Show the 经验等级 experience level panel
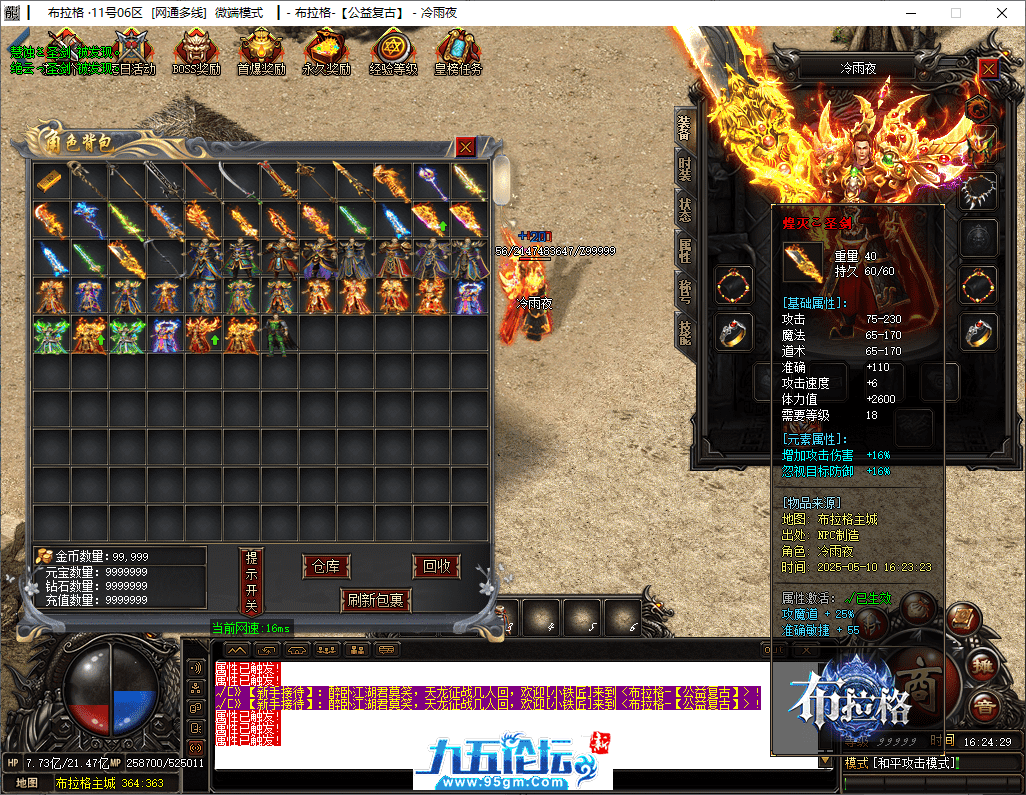Screen dimensions: 1026x795 coord(392,52)
